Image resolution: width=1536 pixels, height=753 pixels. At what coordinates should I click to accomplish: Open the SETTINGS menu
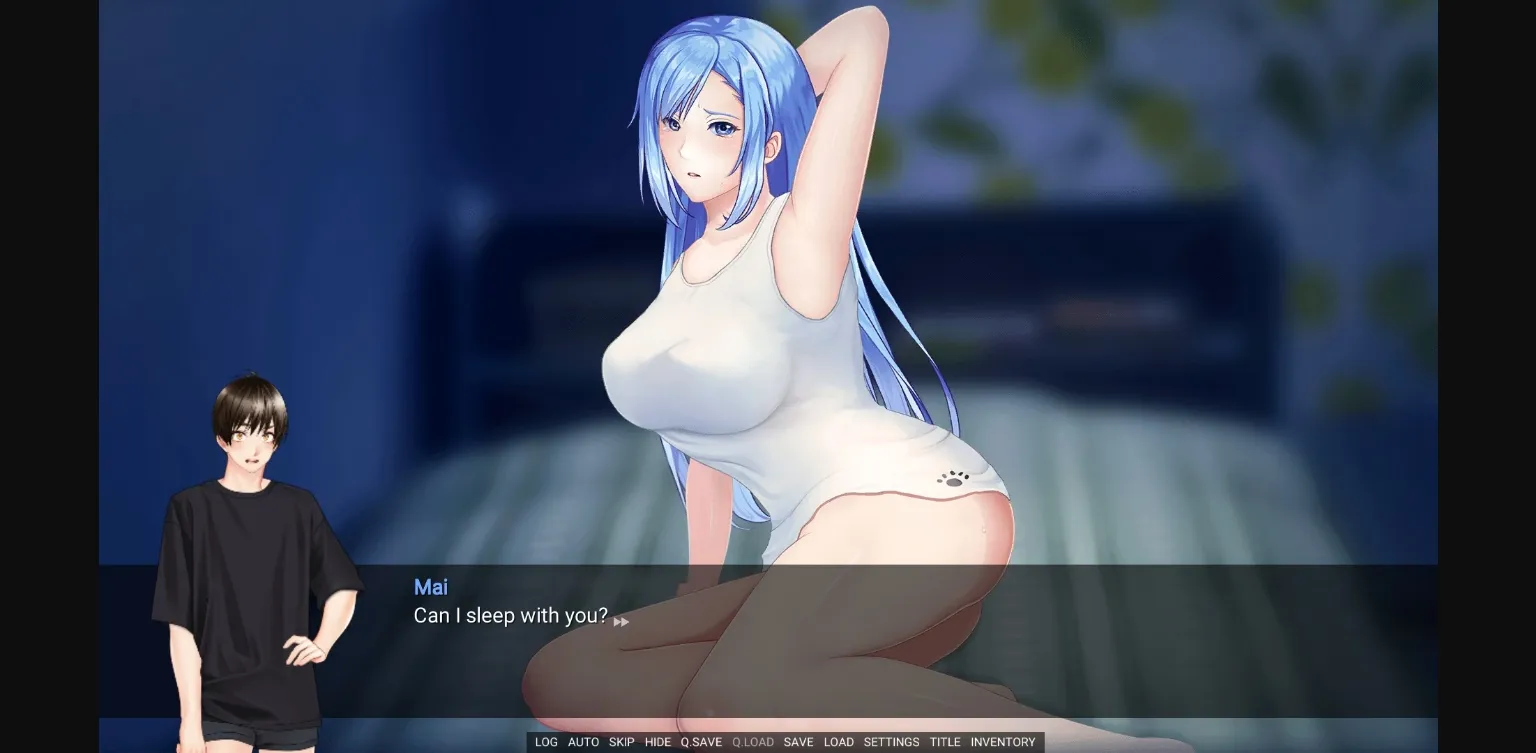(x=890, y=742)
